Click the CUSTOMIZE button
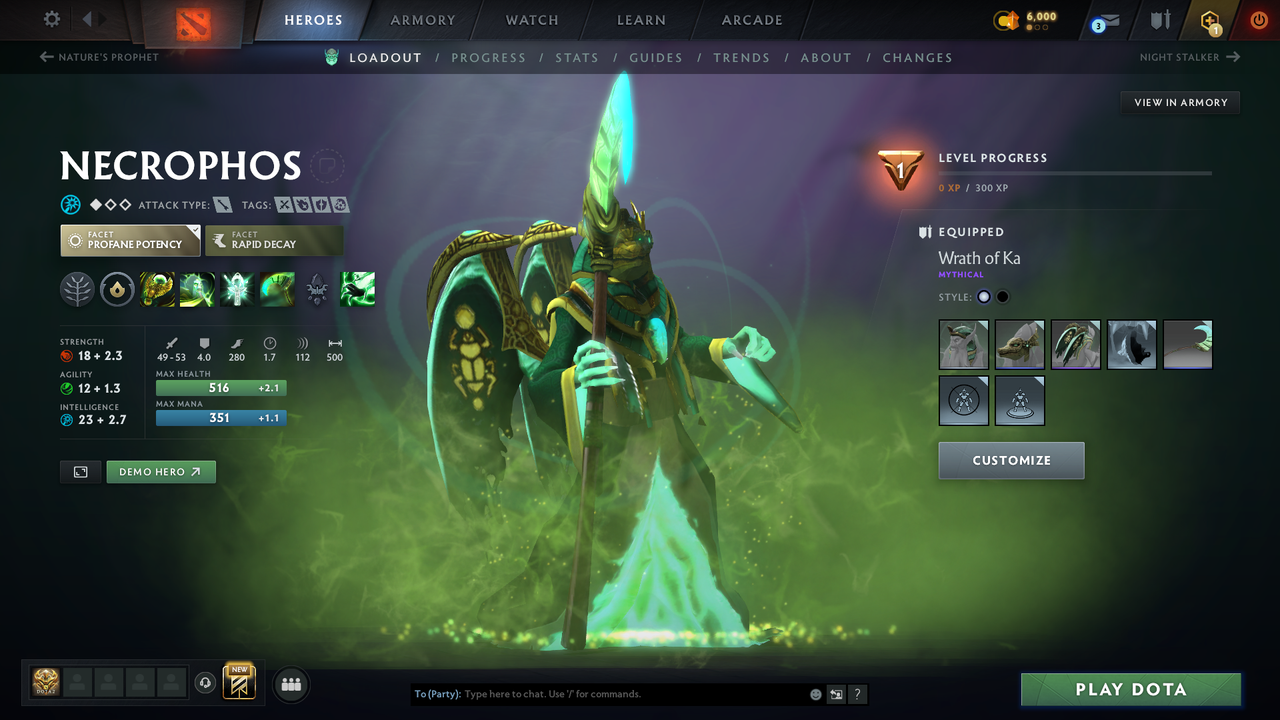The height and width of the screenshot is (720, 1280). point(1011,460)
